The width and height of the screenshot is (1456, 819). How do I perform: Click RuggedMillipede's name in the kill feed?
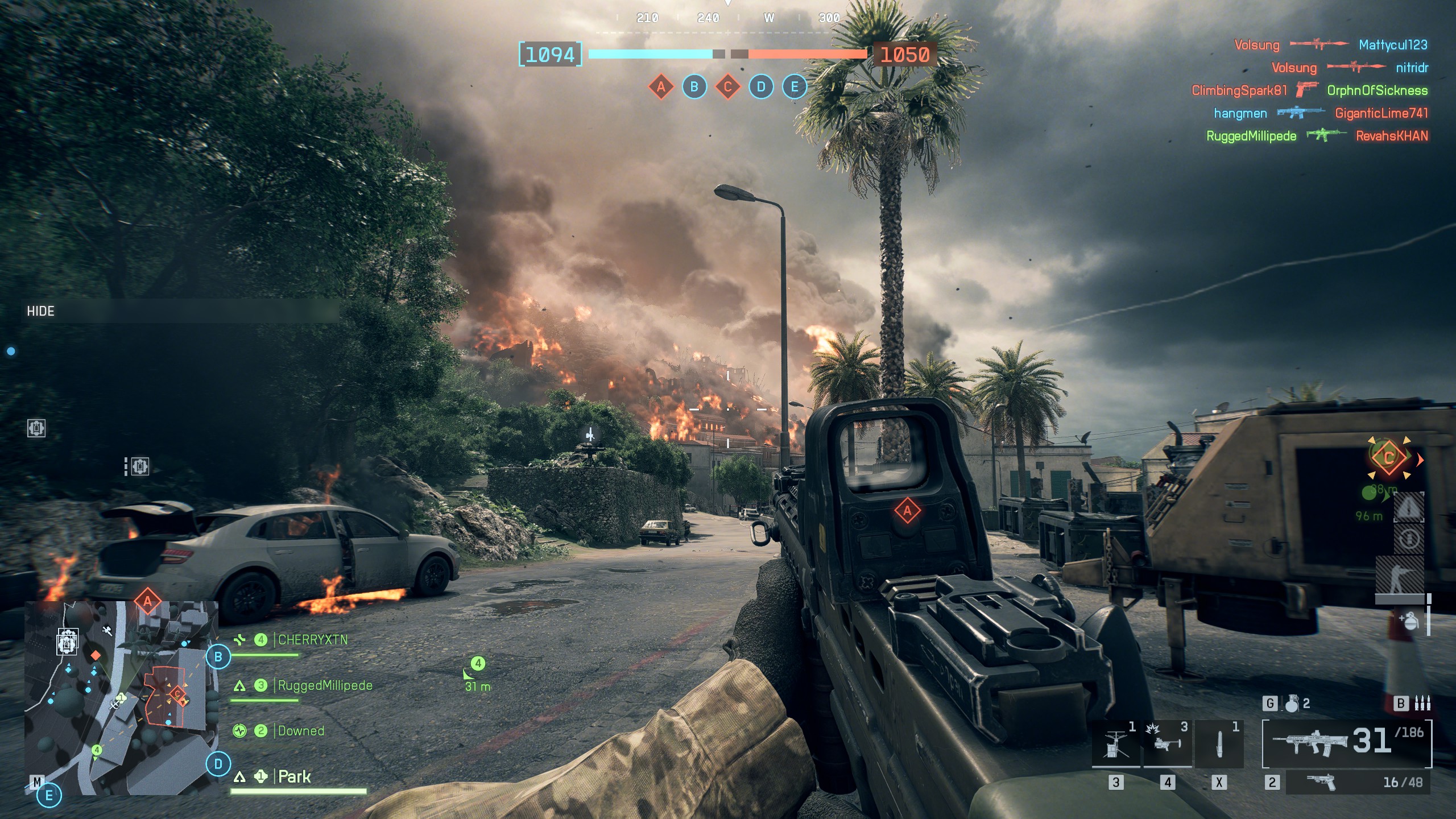pyautogui.click(x=1249, y=136)
